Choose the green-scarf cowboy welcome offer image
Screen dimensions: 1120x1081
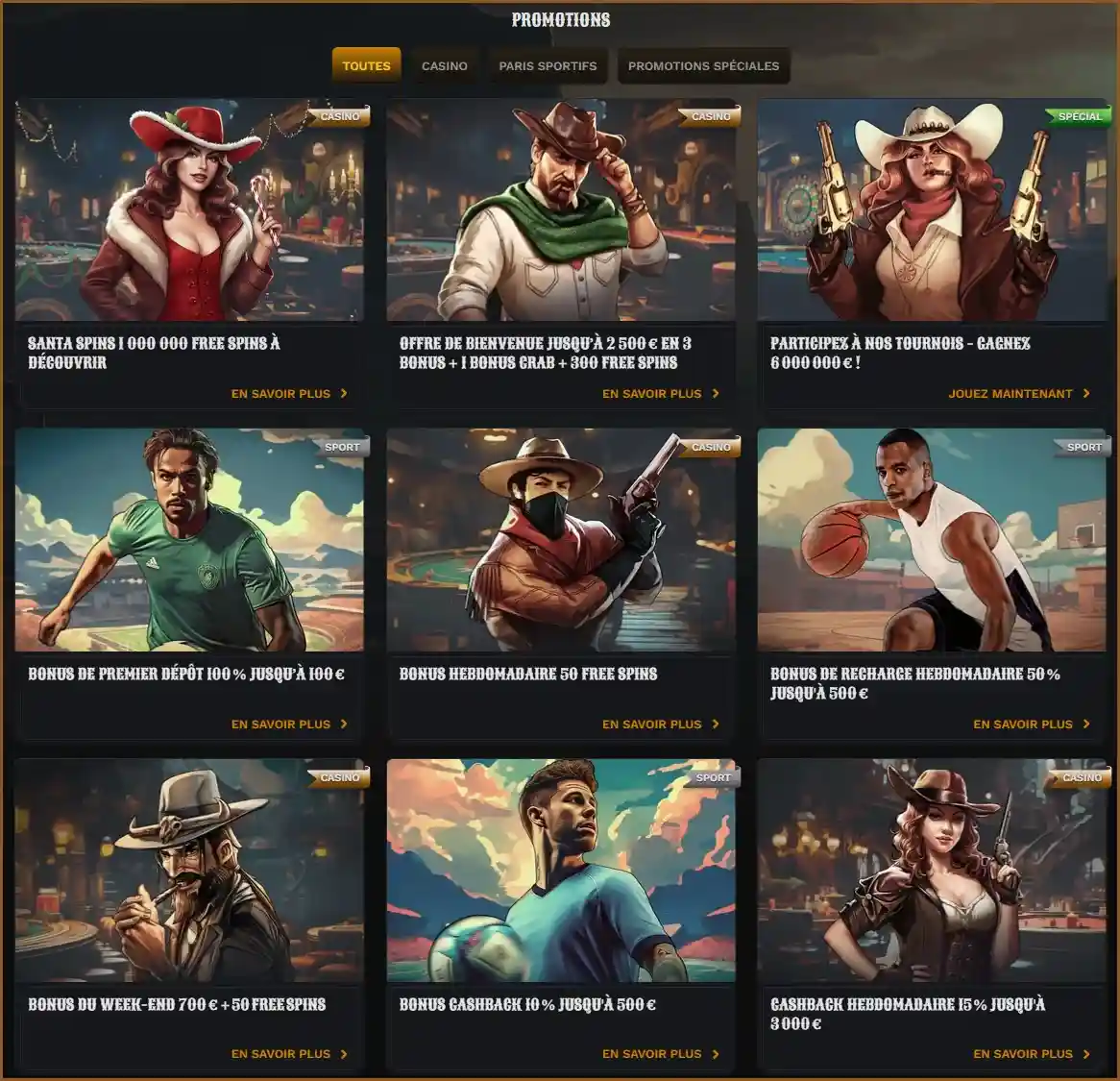561,210
